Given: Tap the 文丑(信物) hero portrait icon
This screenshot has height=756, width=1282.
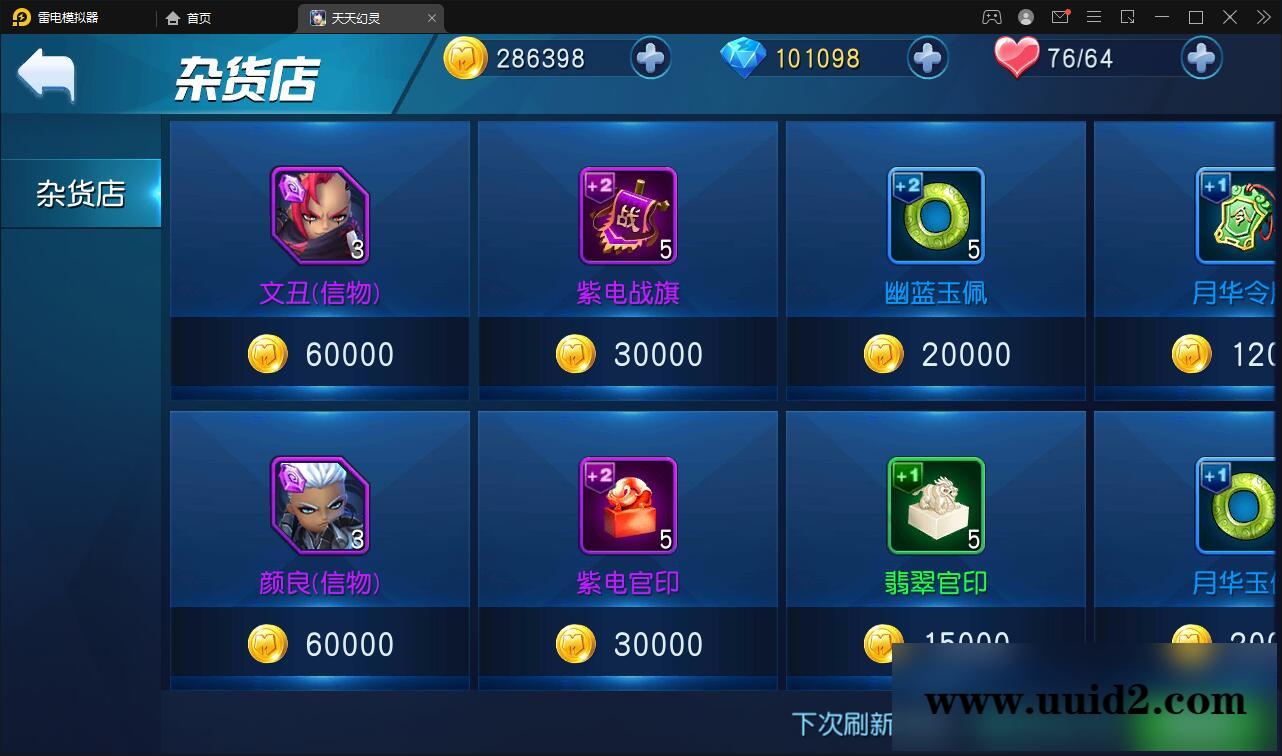Looking at the screenshot, I should [319, 213].
